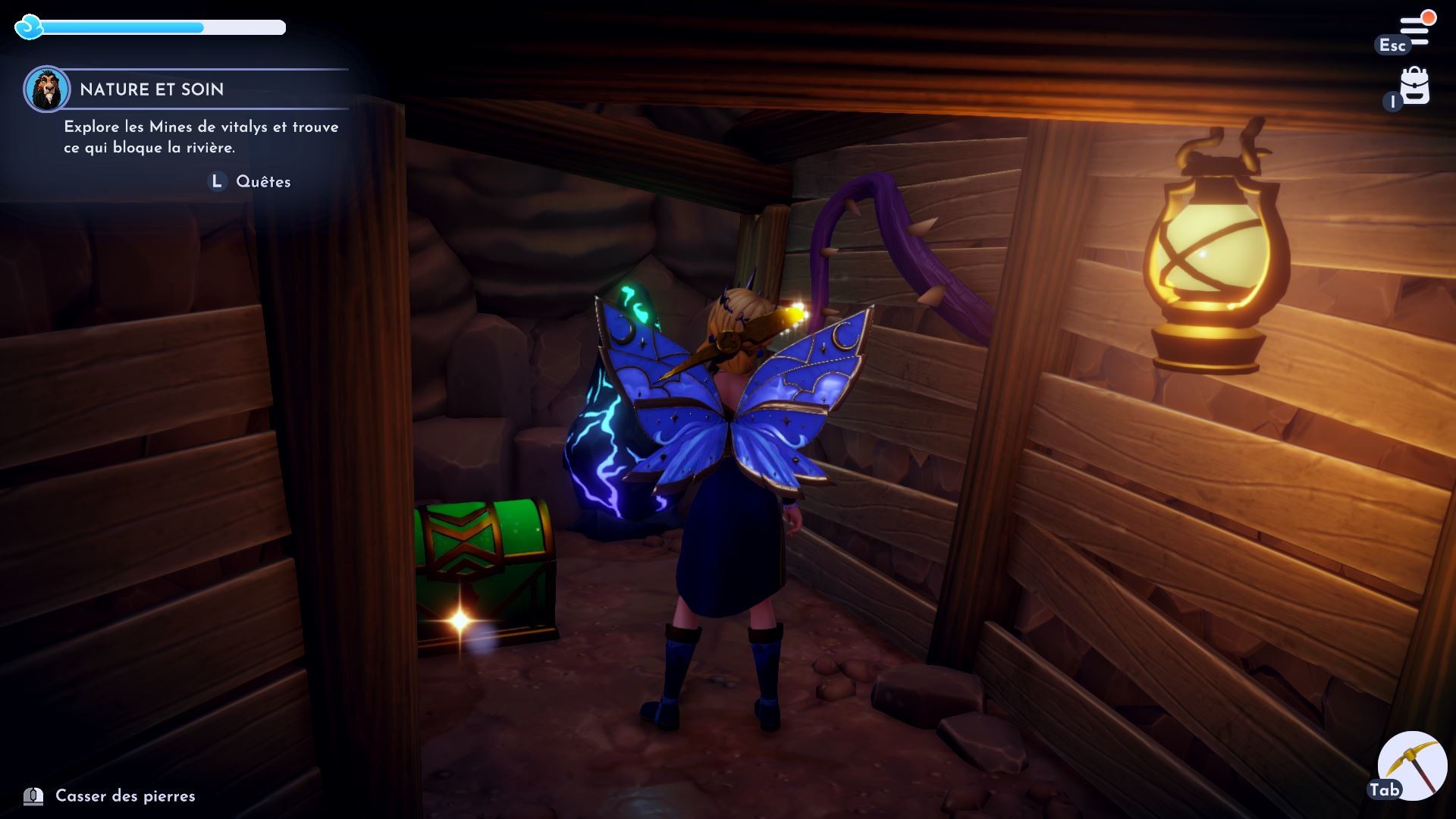The image size is (1456, 819).
Task: Click the Esc pause badge
Action: pos(1392,45)
